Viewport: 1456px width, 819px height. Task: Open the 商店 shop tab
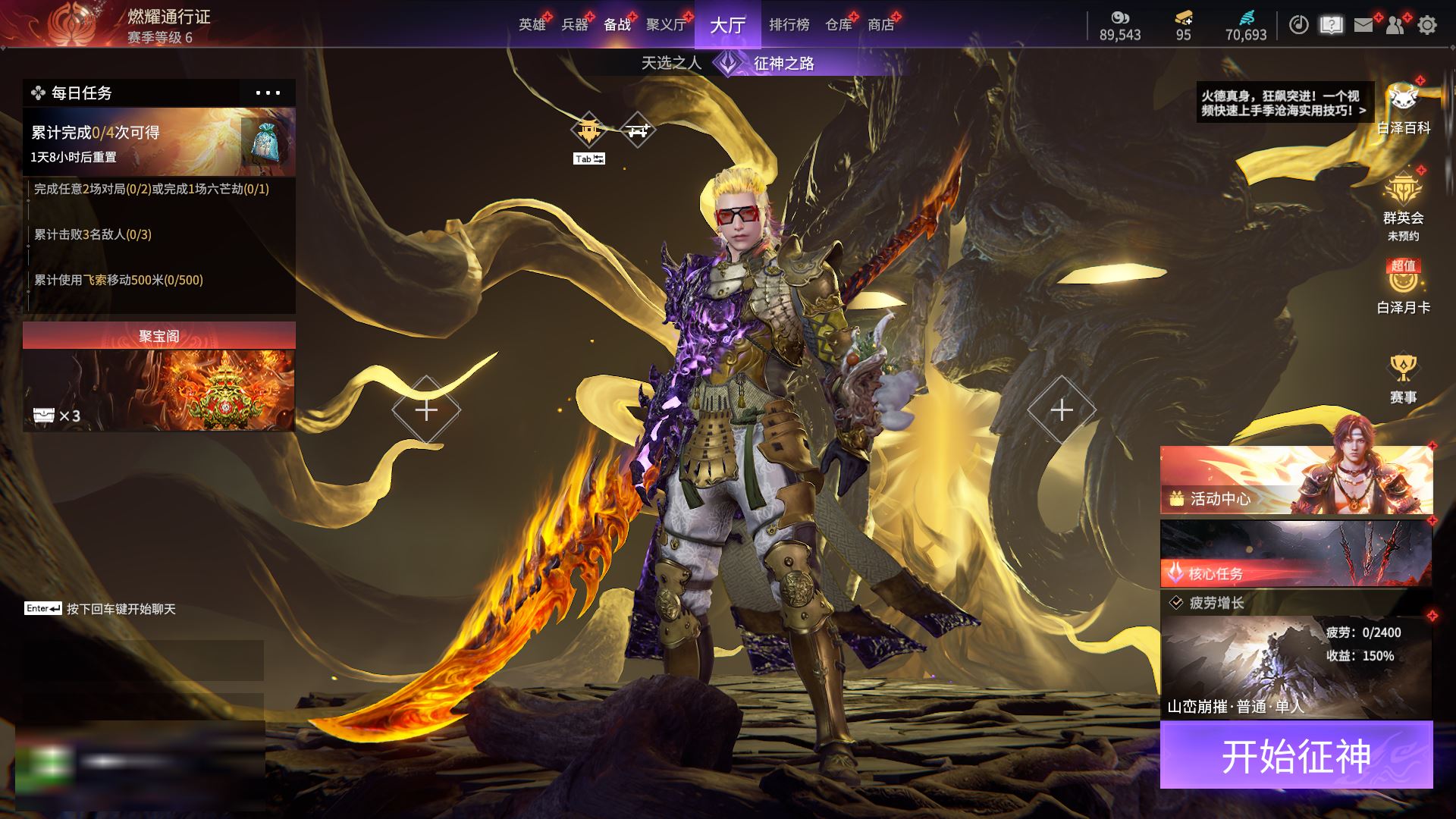(880, 25)
